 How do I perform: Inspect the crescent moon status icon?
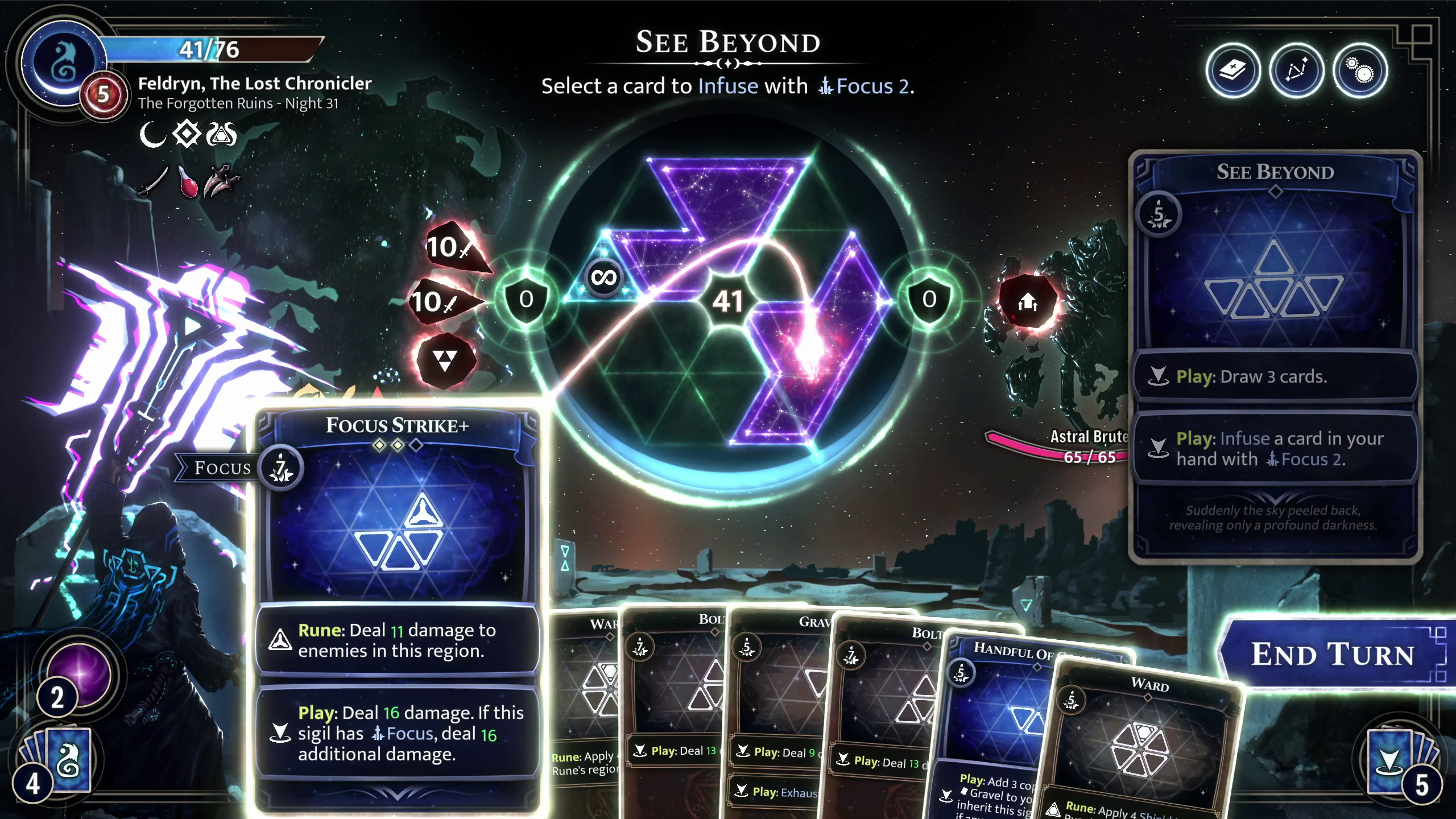point(152,135)
